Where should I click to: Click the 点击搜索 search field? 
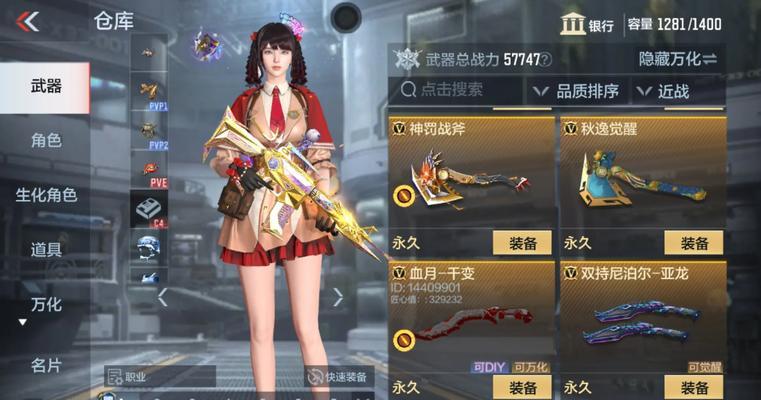click(458, 91)
